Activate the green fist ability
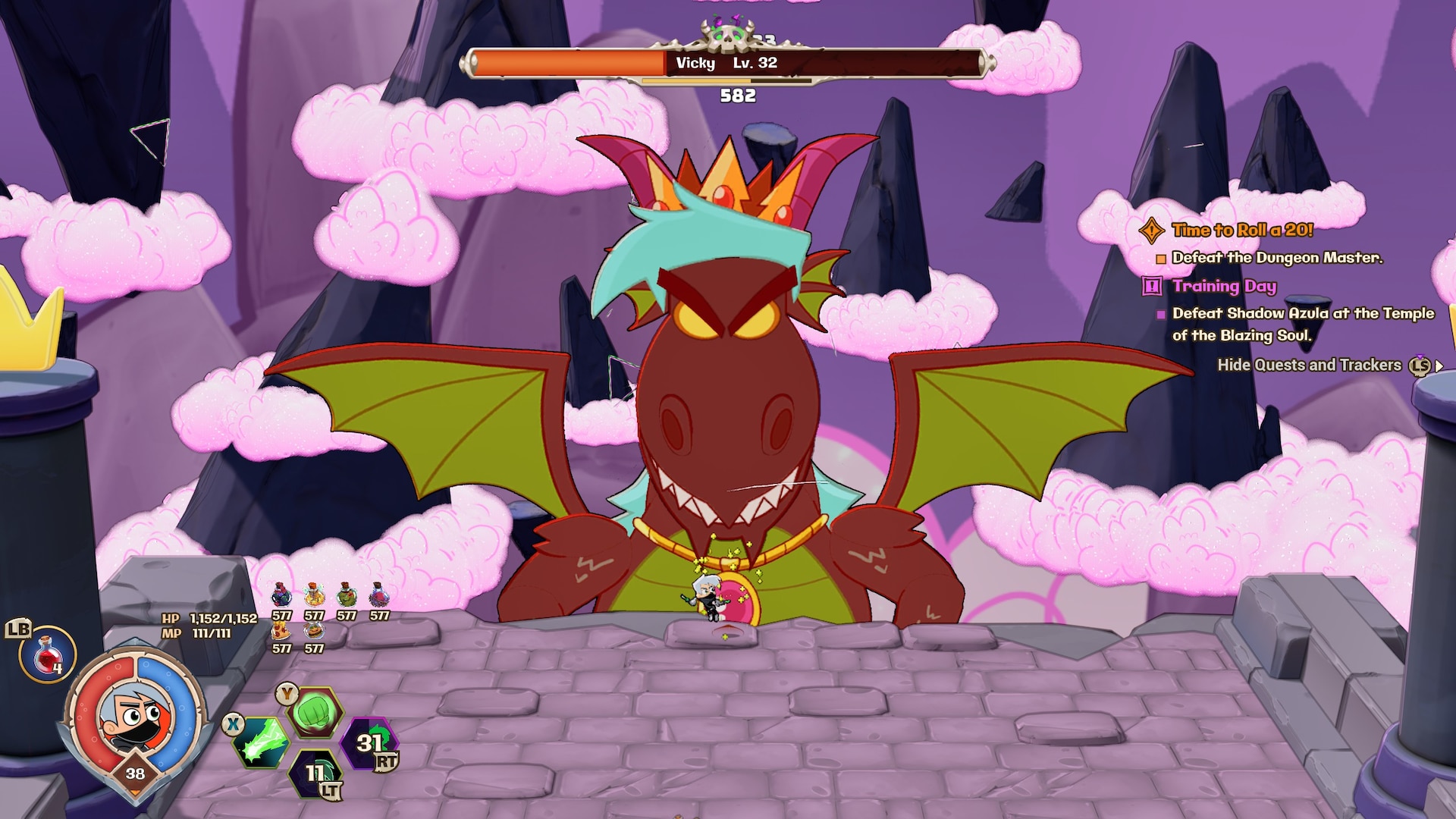Screen dimensions: 1456x819 tap(315, 712)
